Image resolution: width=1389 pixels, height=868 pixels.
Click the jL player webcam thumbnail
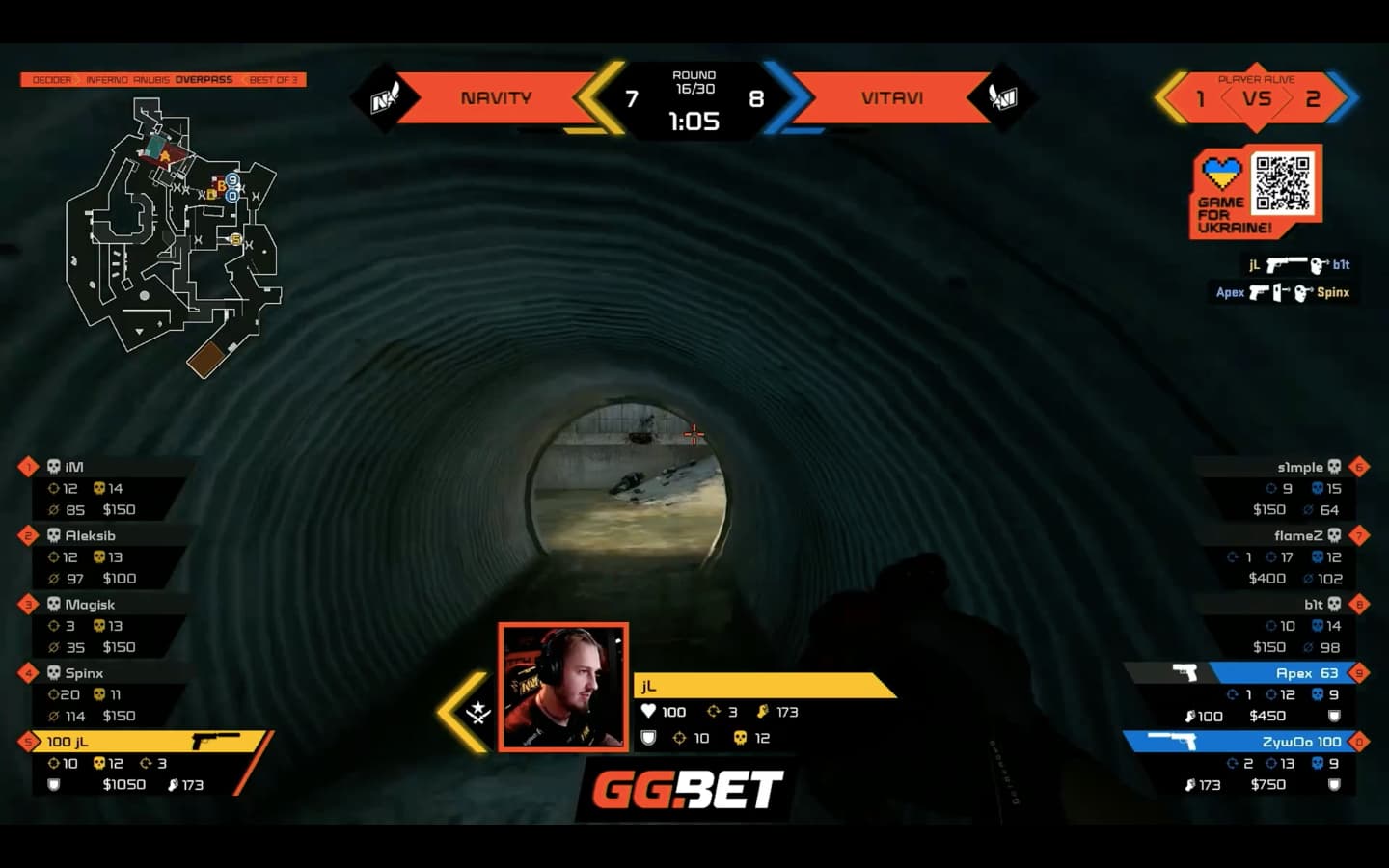coord(563,687)
